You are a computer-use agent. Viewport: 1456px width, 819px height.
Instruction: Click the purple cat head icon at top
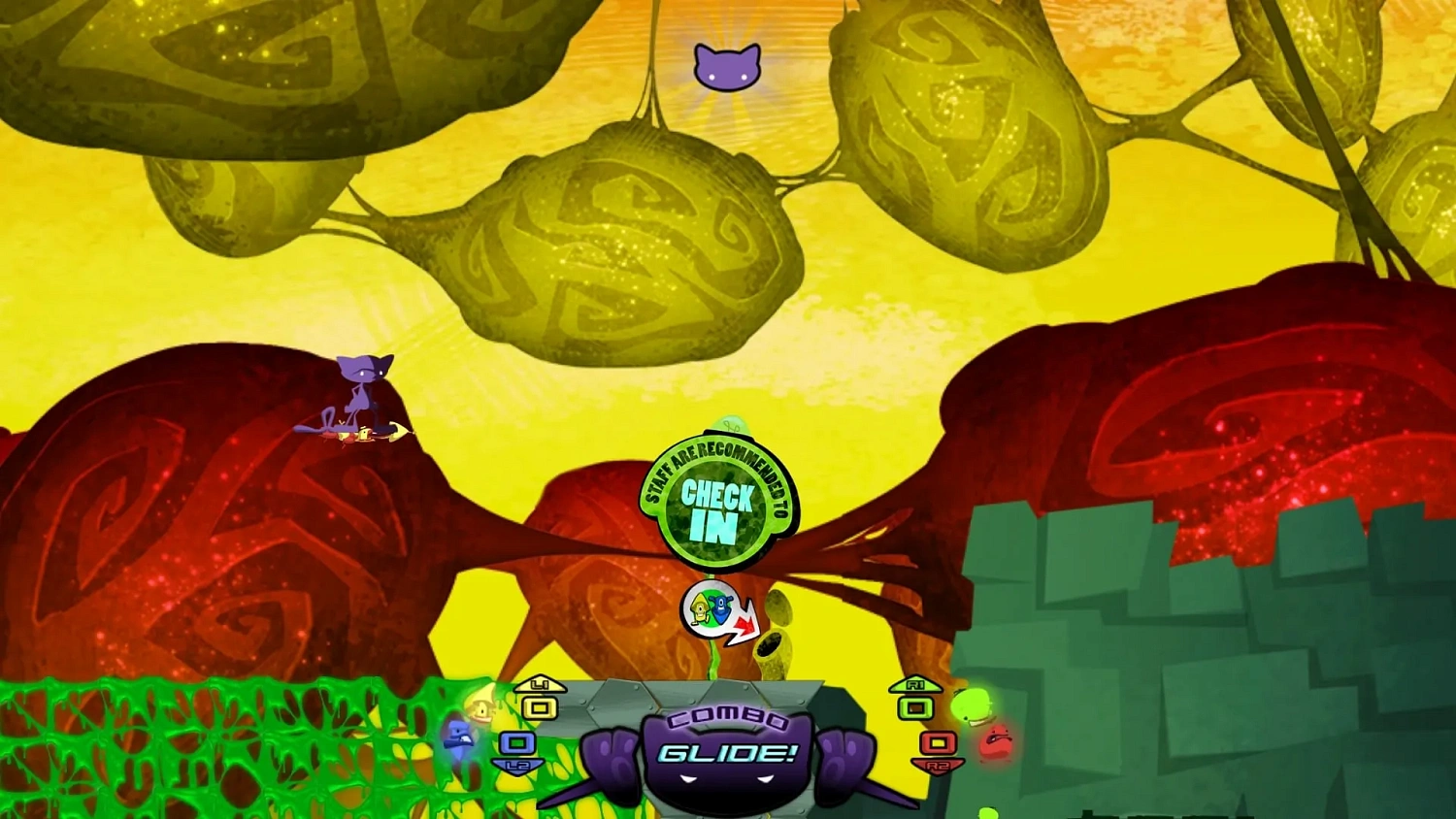coord(728,66)
